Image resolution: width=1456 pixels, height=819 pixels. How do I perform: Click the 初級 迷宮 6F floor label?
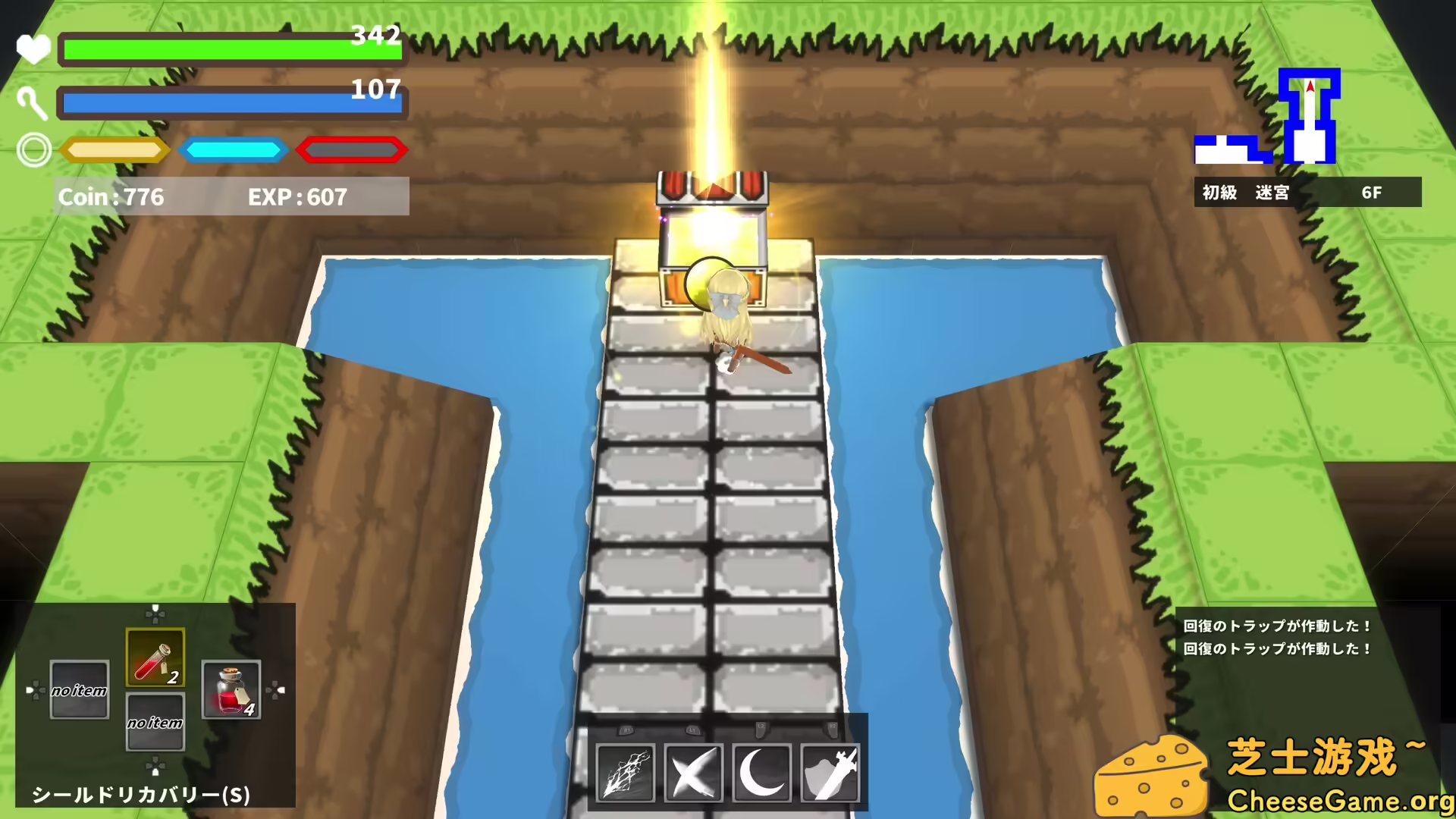(1307, 193)
